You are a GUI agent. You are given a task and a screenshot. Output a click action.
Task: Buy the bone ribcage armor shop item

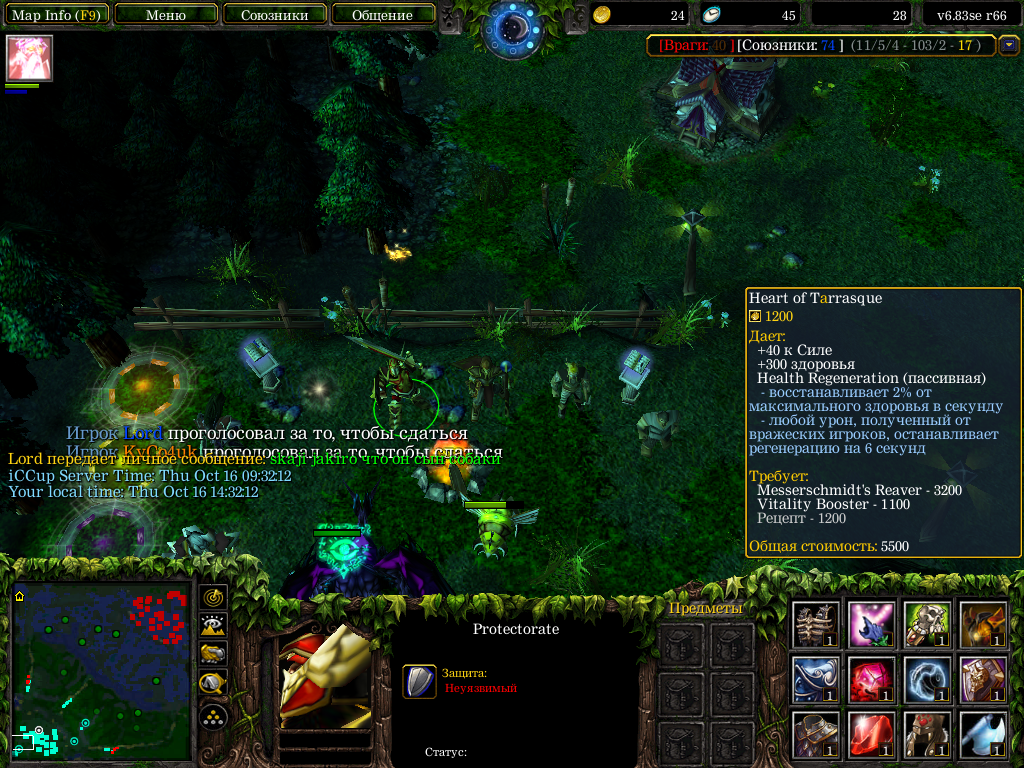816,624
